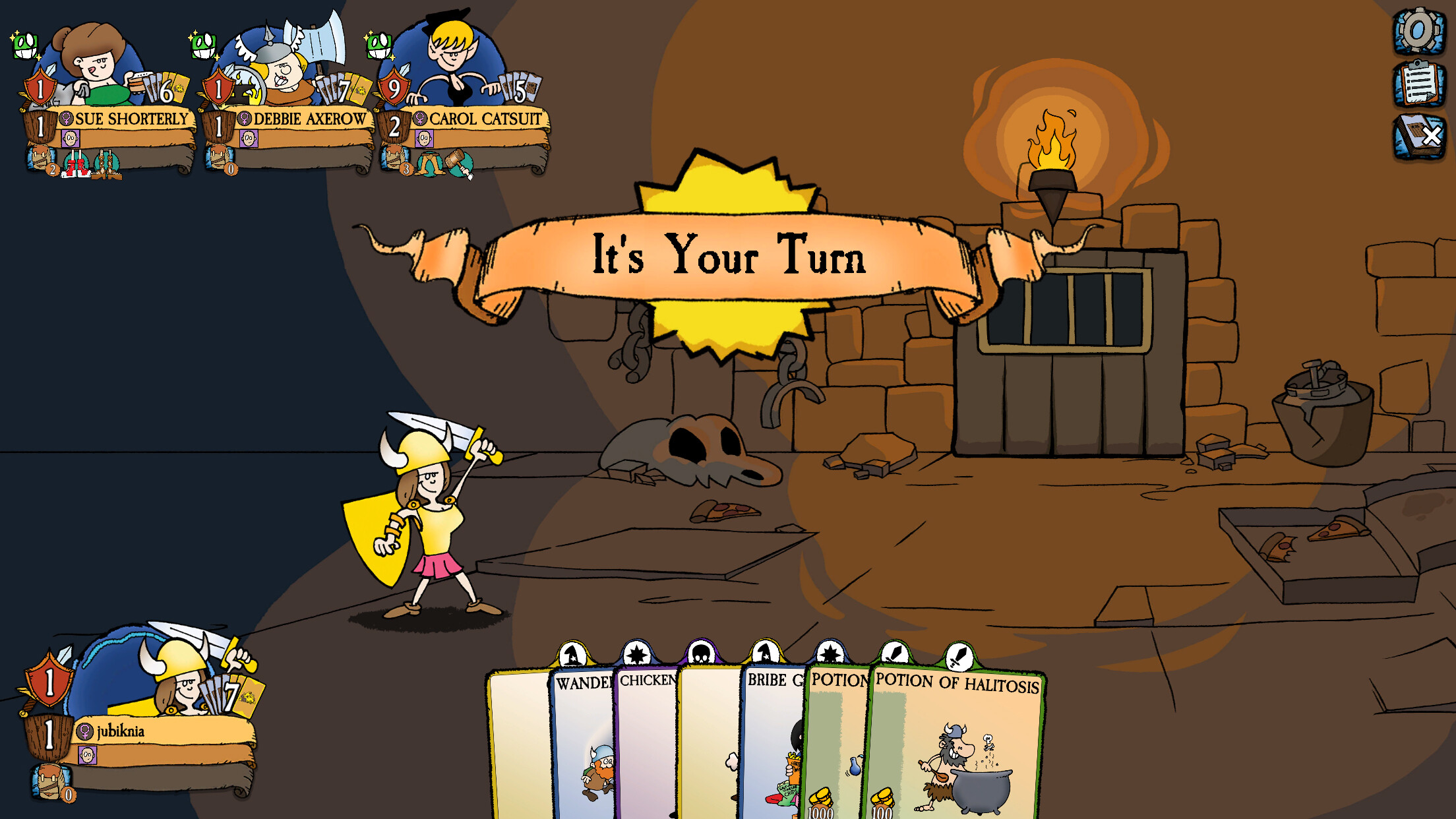
Task: Click the female gender symbol beside jubiknia
Action: (x=84, y=731)
